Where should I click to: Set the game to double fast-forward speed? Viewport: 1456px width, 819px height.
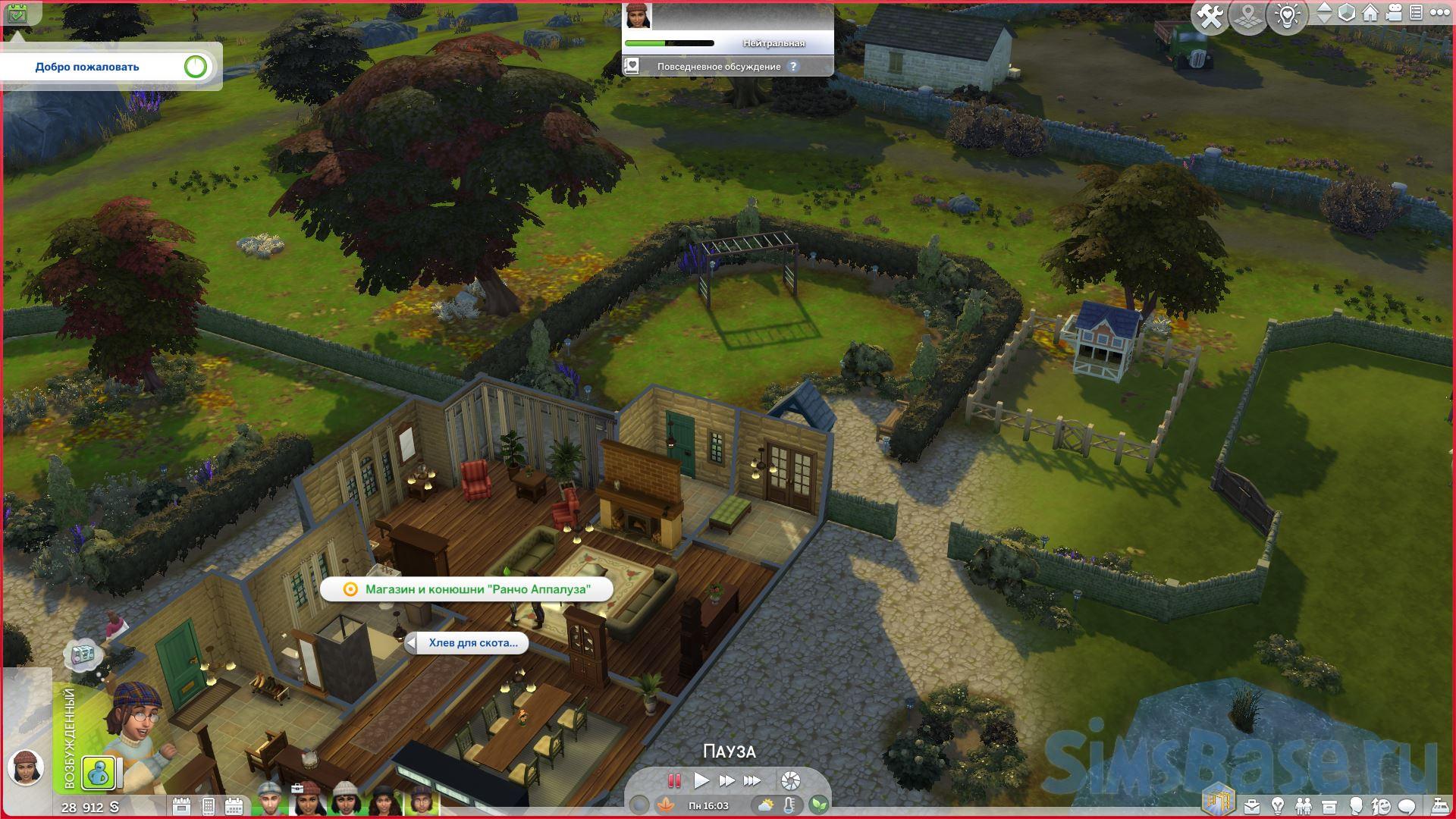[x=726, y=780]
